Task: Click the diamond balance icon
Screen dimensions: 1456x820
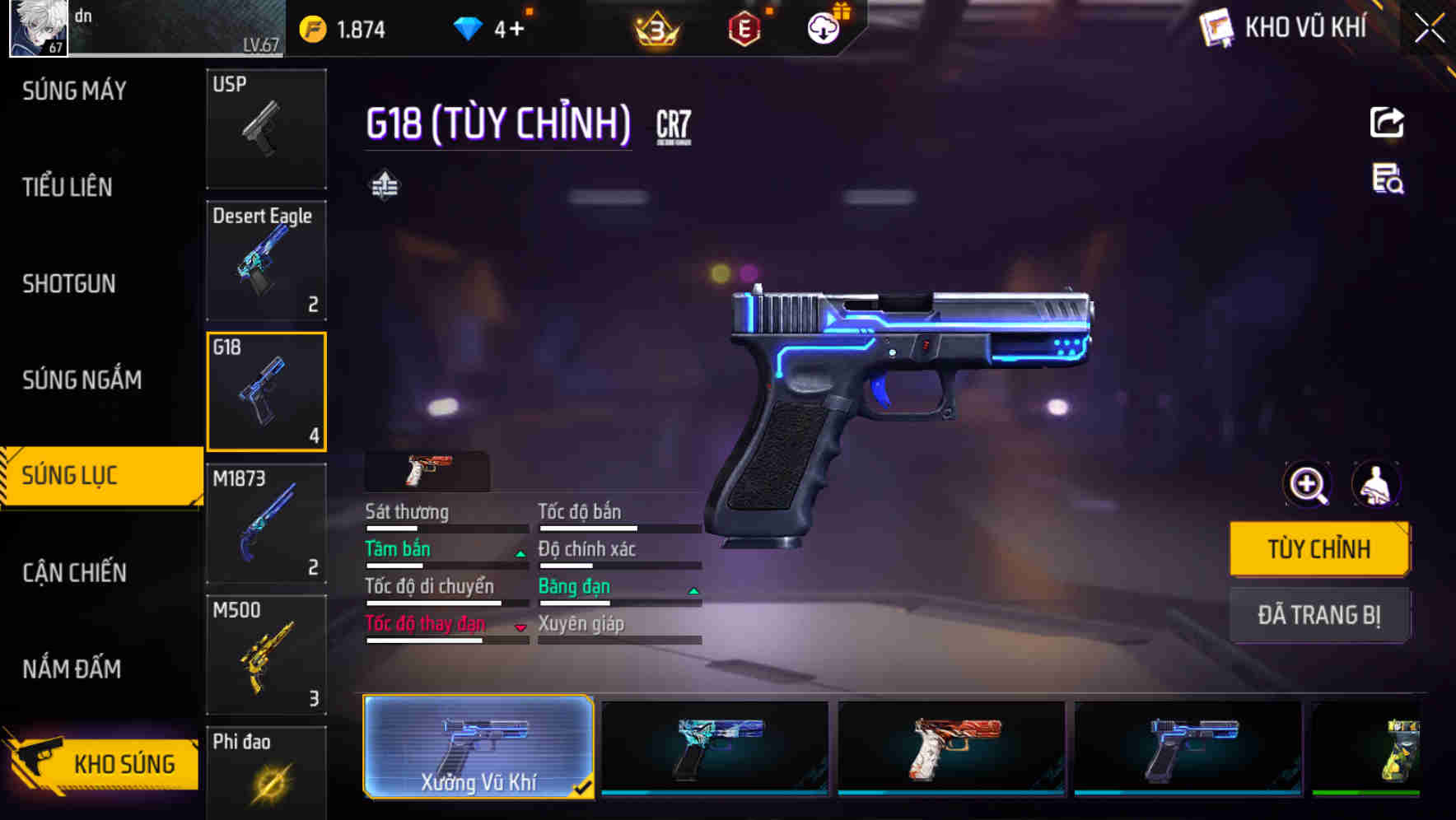Action: pos(469,27)
